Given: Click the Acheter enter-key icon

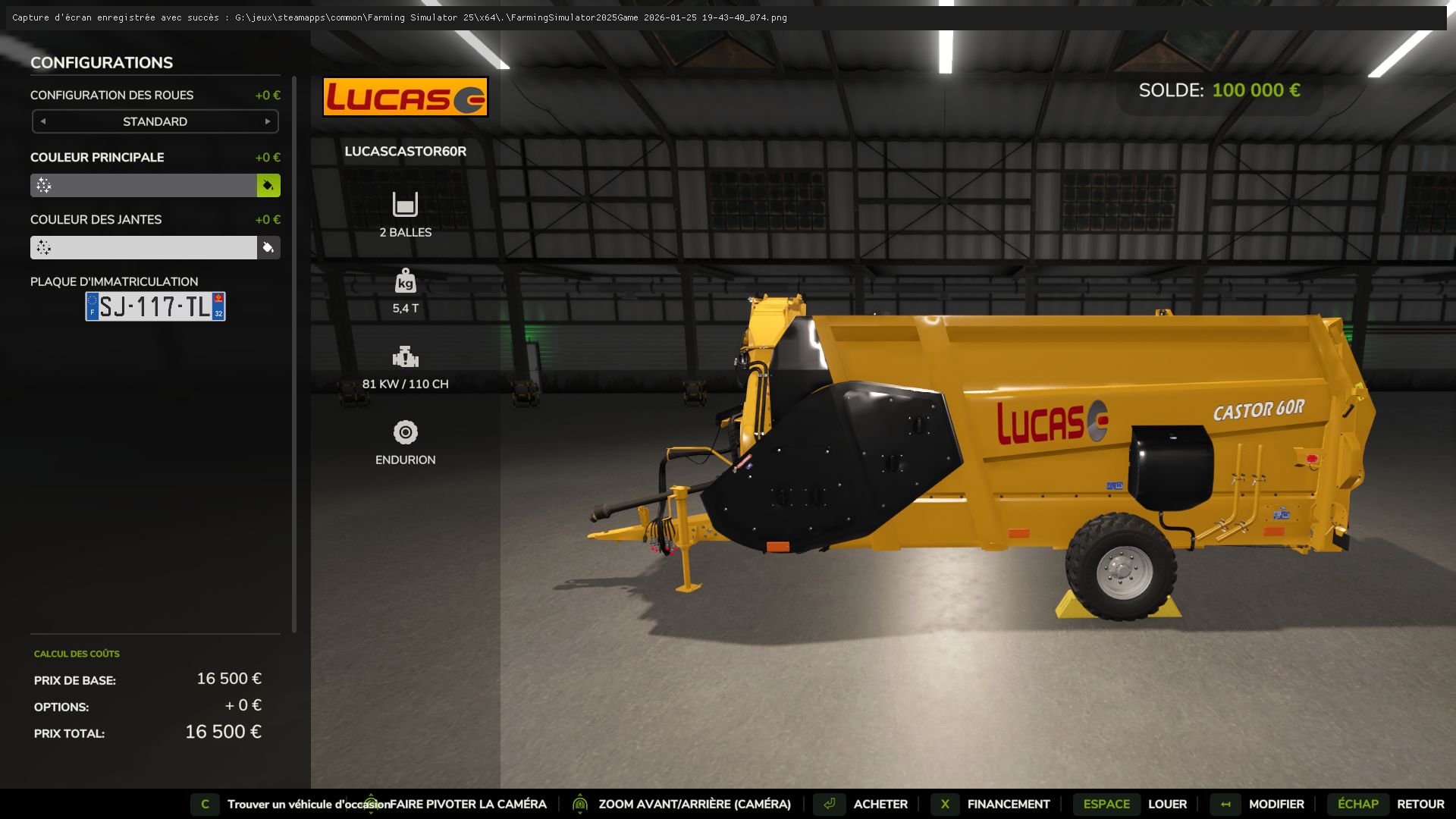Looking at the screenshot, I should click(829, 804).
